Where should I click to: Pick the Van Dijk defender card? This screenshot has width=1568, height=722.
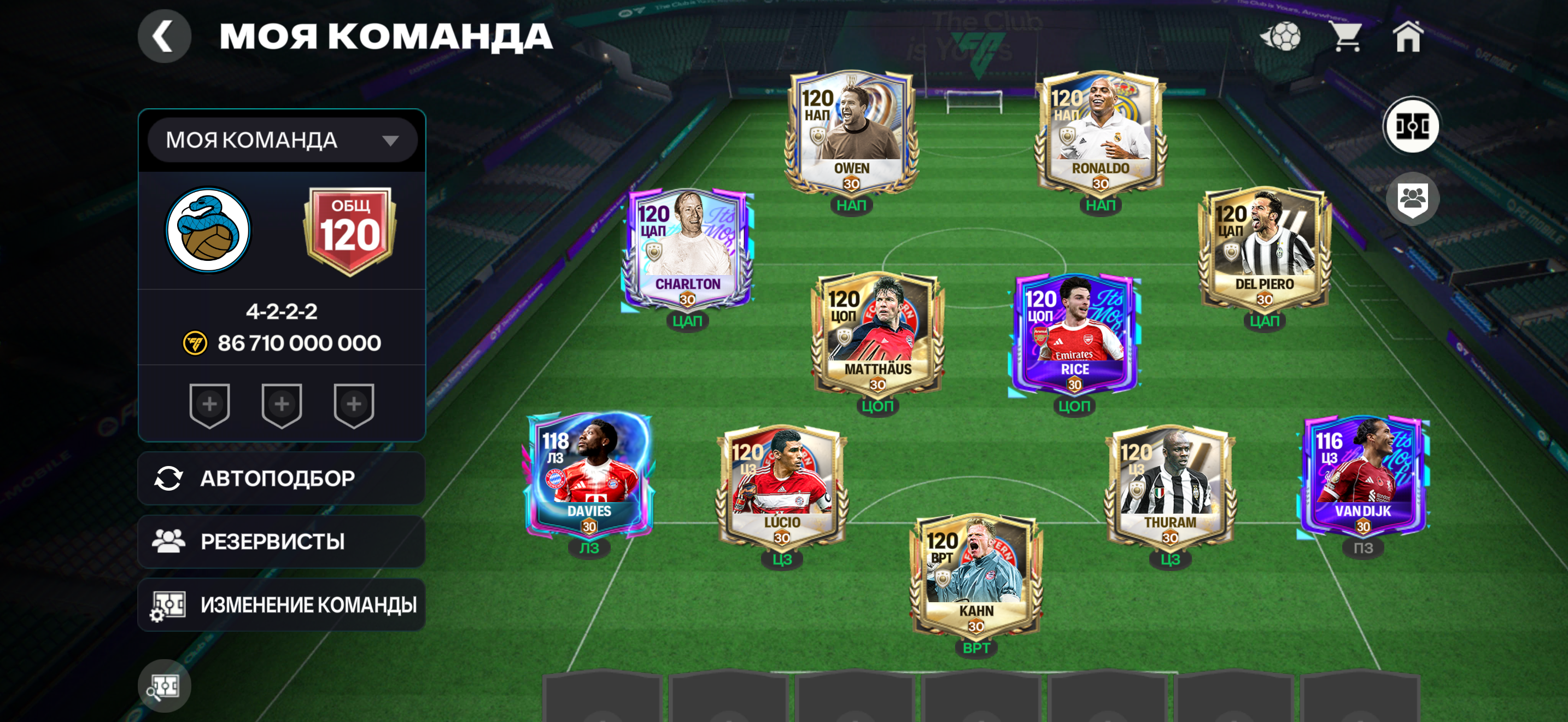[1363, 475]
